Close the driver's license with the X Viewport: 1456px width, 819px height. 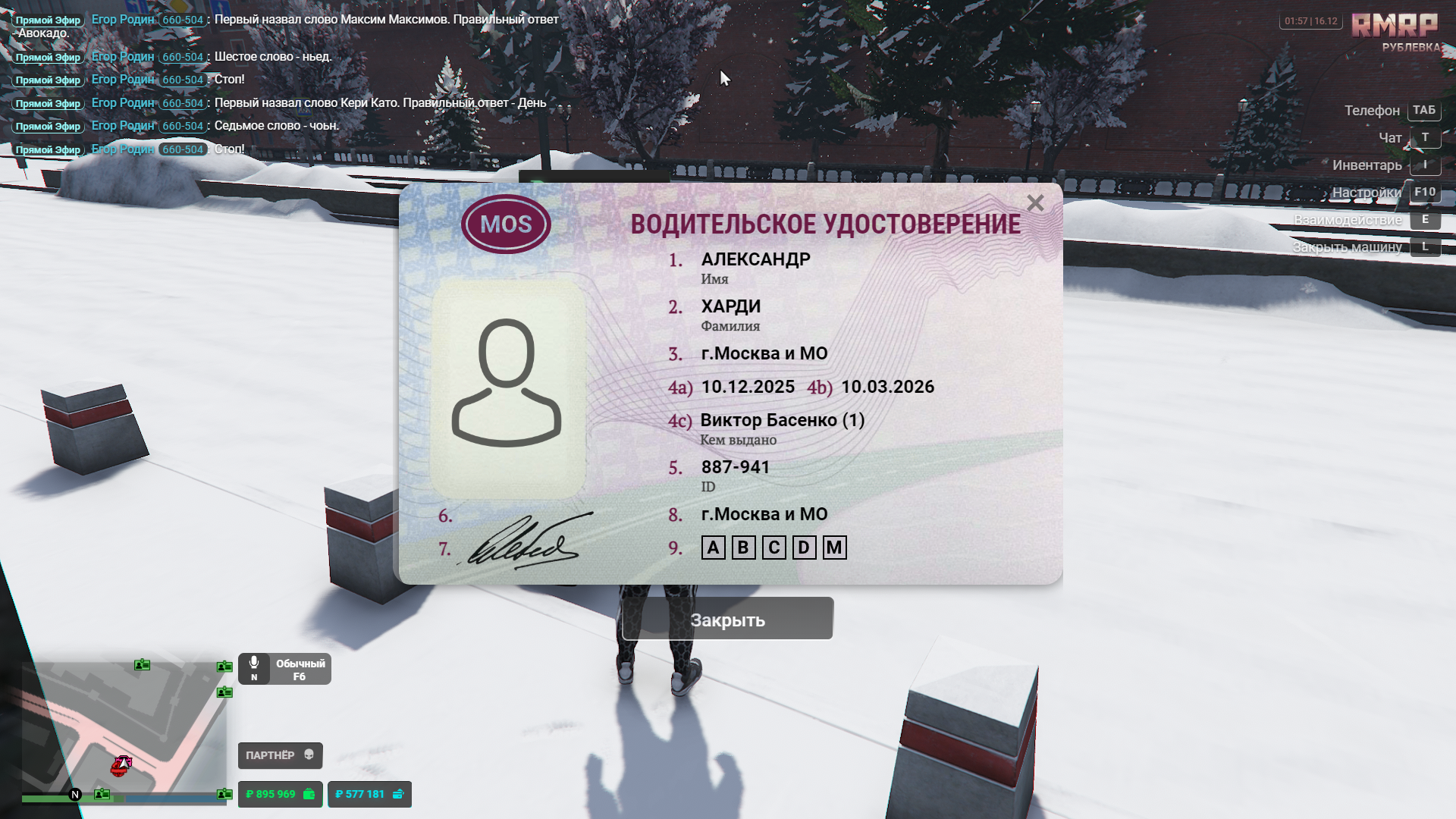1035,203
